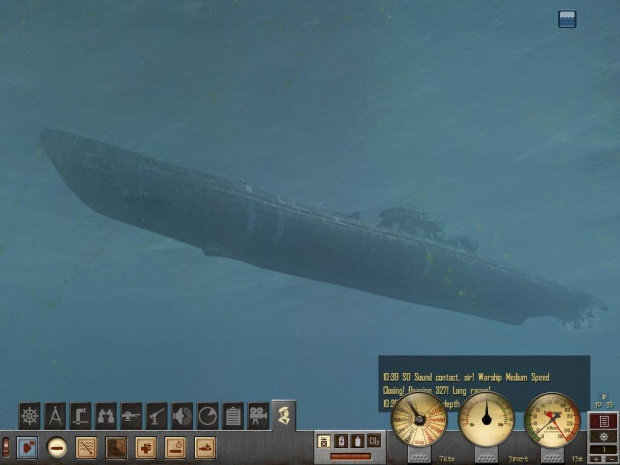The width and height of the screenshot is (620, 465).
Task: Switch to the periscope station
Action: tap(81, 415)
